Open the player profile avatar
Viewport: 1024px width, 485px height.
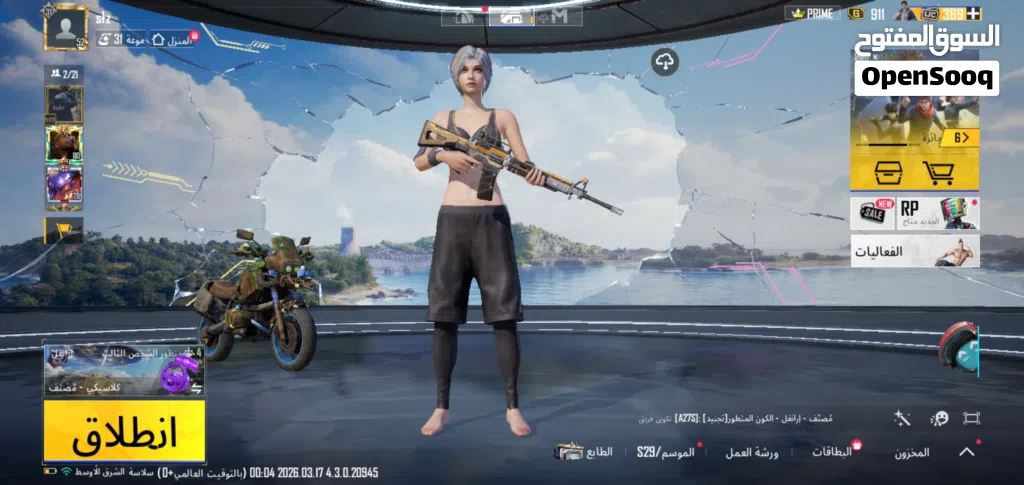(67, 28)
